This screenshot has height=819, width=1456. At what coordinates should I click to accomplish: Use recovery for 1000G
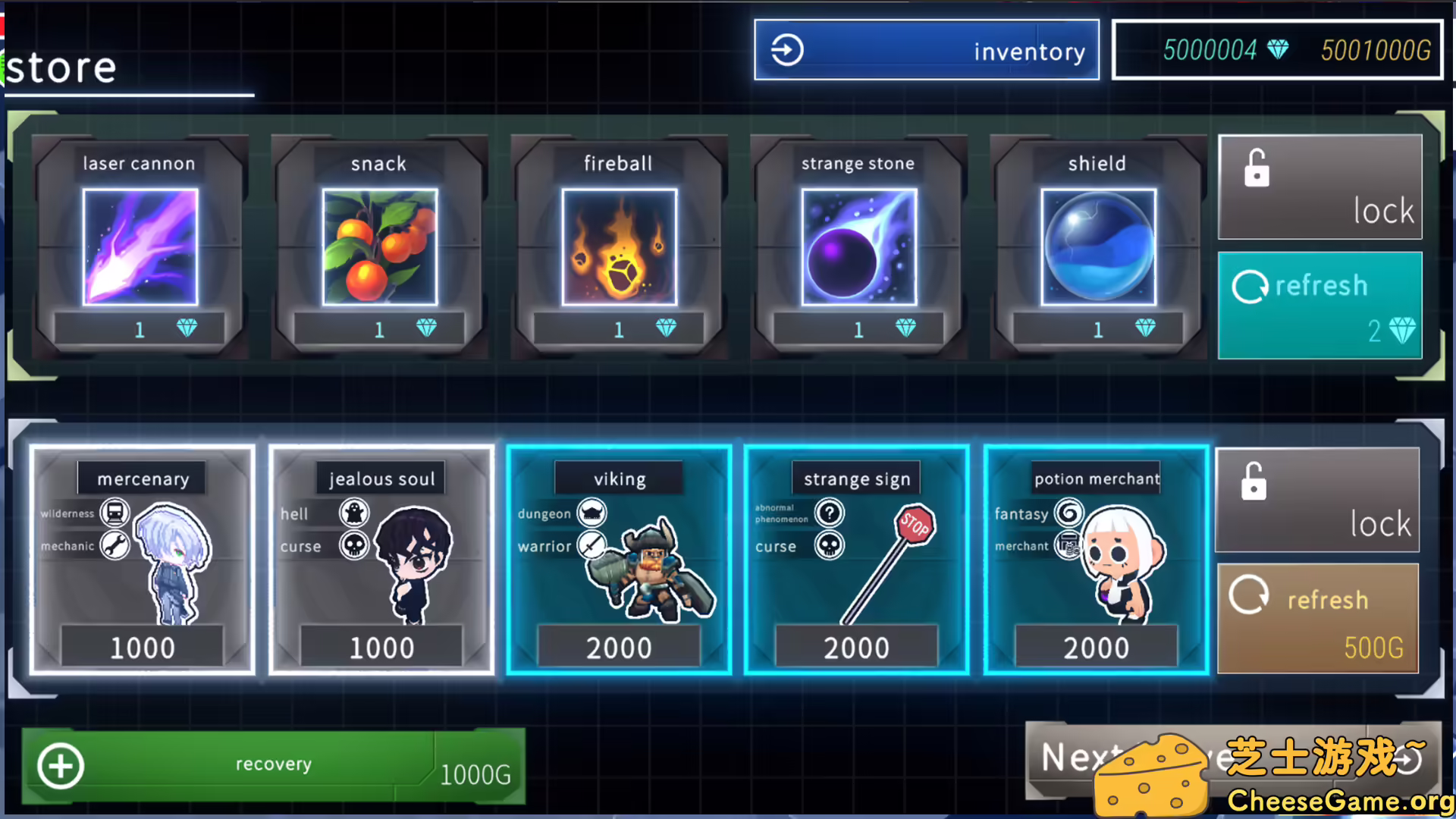(273, 765)
